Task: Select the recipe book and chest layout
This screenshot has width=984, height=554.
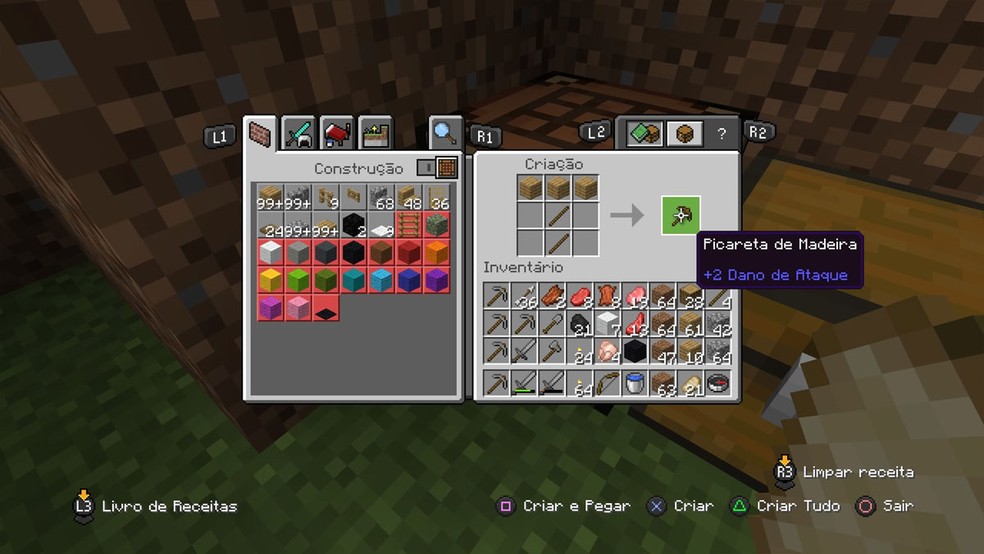Action: [645, 133]
